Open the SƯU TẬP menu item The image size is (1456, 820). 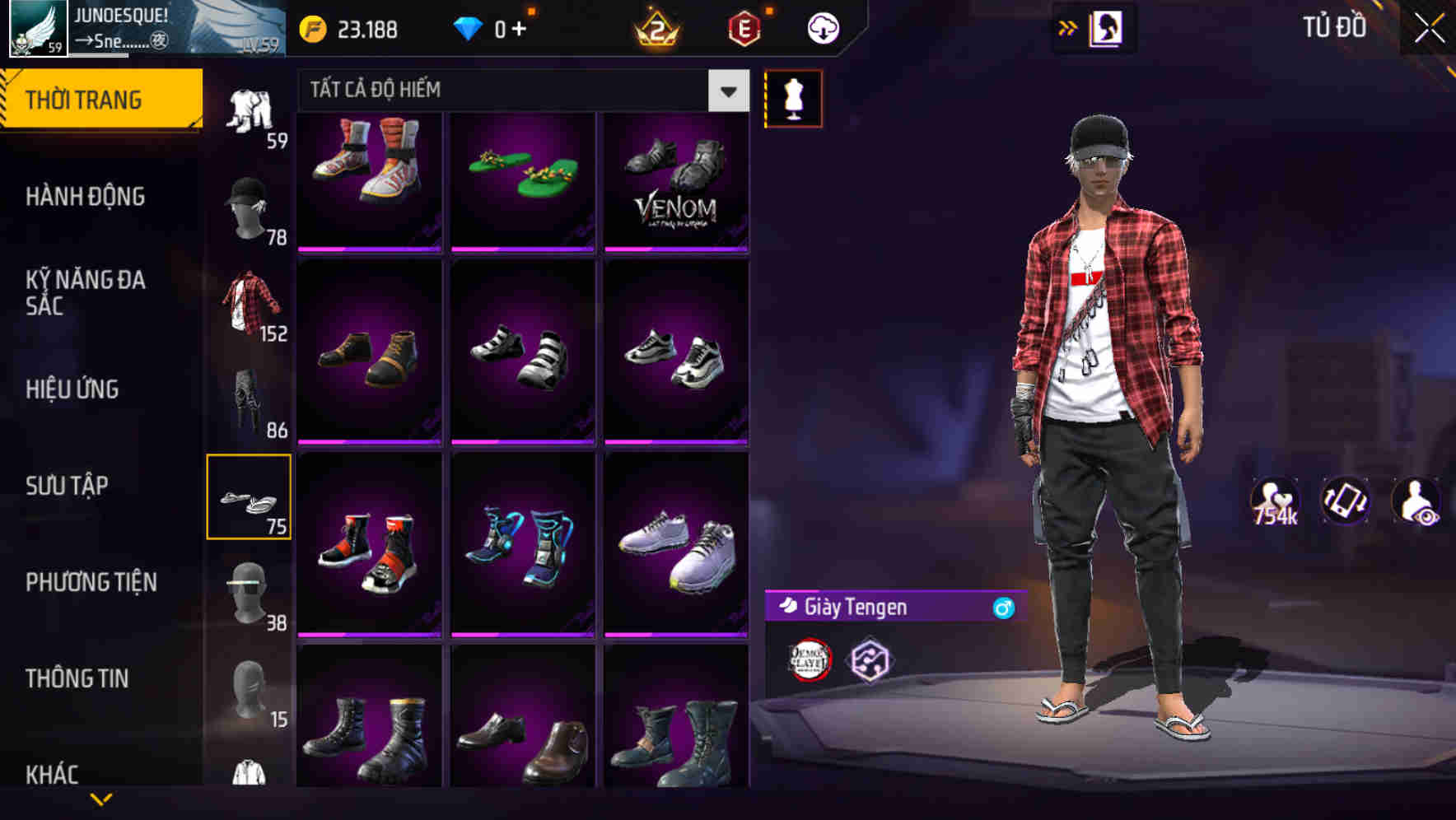tap(68, 486)
